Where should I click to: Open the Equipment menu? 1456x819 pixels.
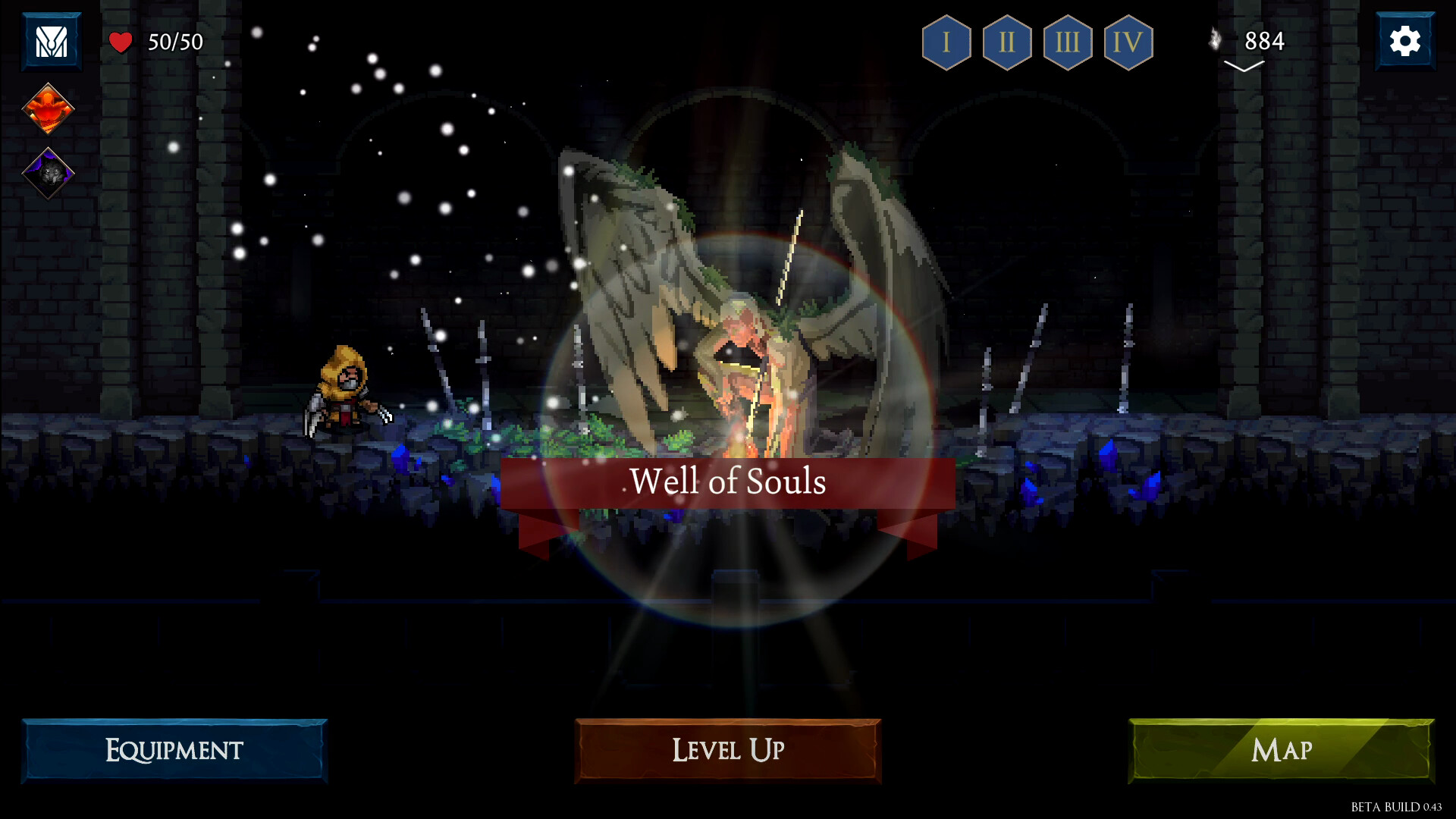coord(173,751)
